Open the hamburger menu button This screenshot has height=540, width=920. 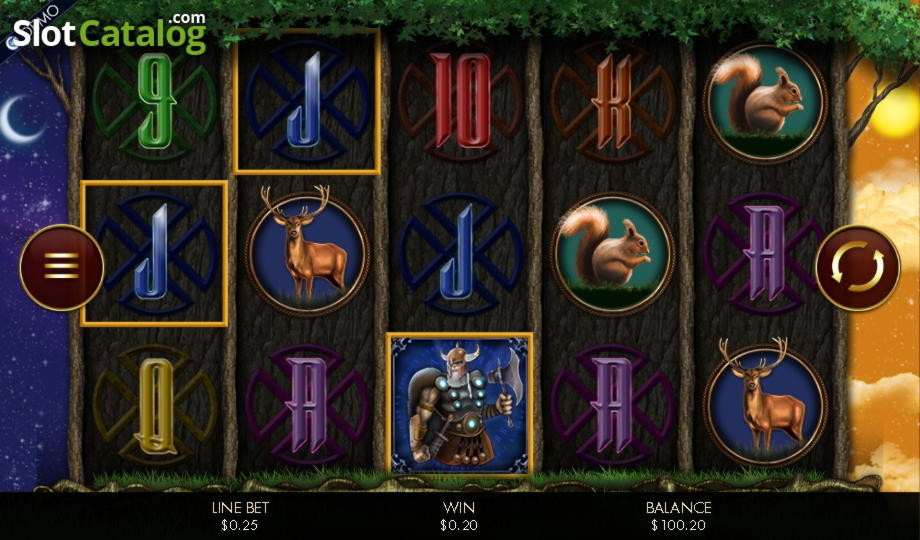(61, 267)
